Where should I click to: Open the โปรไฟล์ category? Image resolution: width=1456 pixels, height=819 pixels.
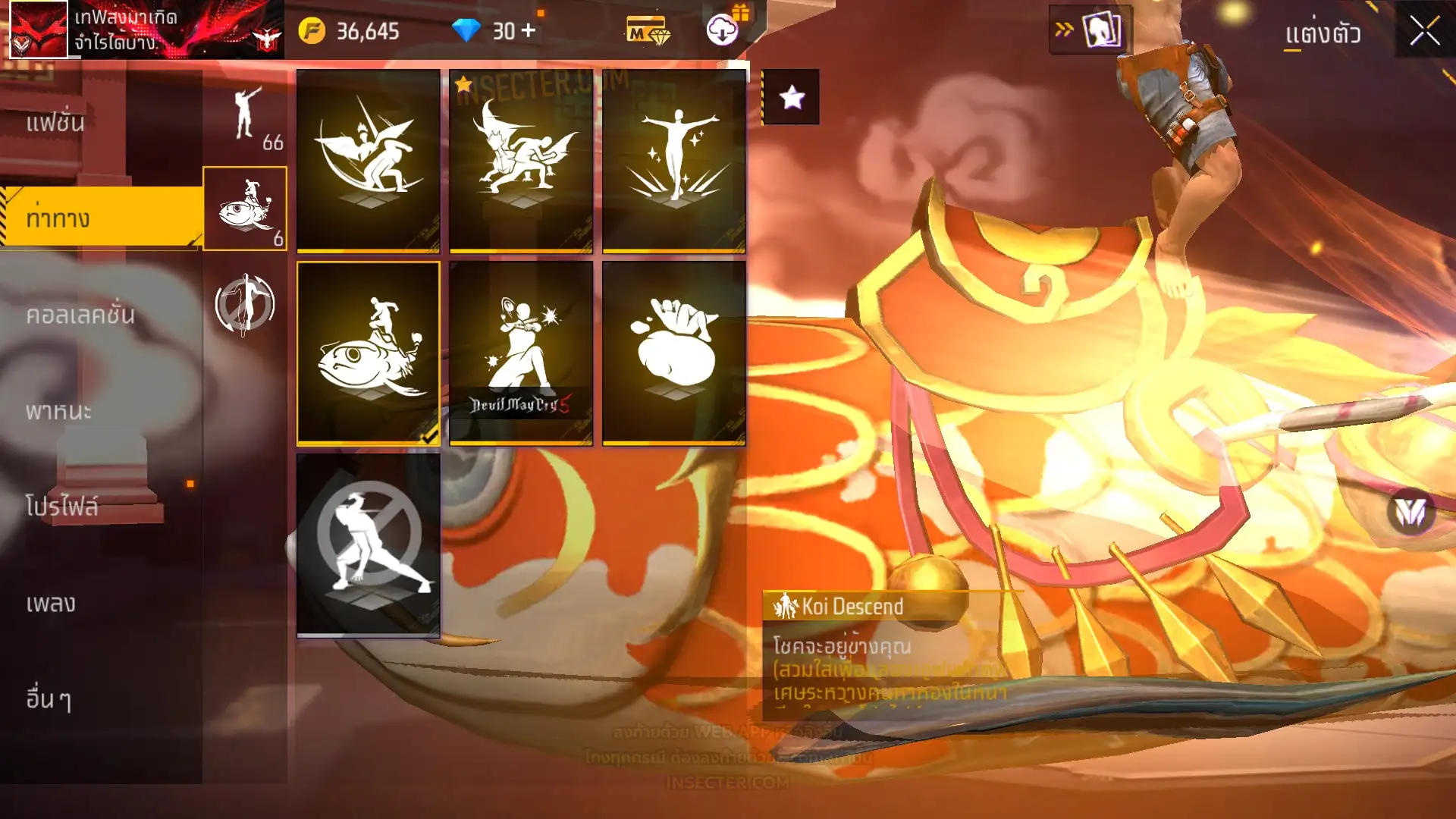tap(62, 507)
